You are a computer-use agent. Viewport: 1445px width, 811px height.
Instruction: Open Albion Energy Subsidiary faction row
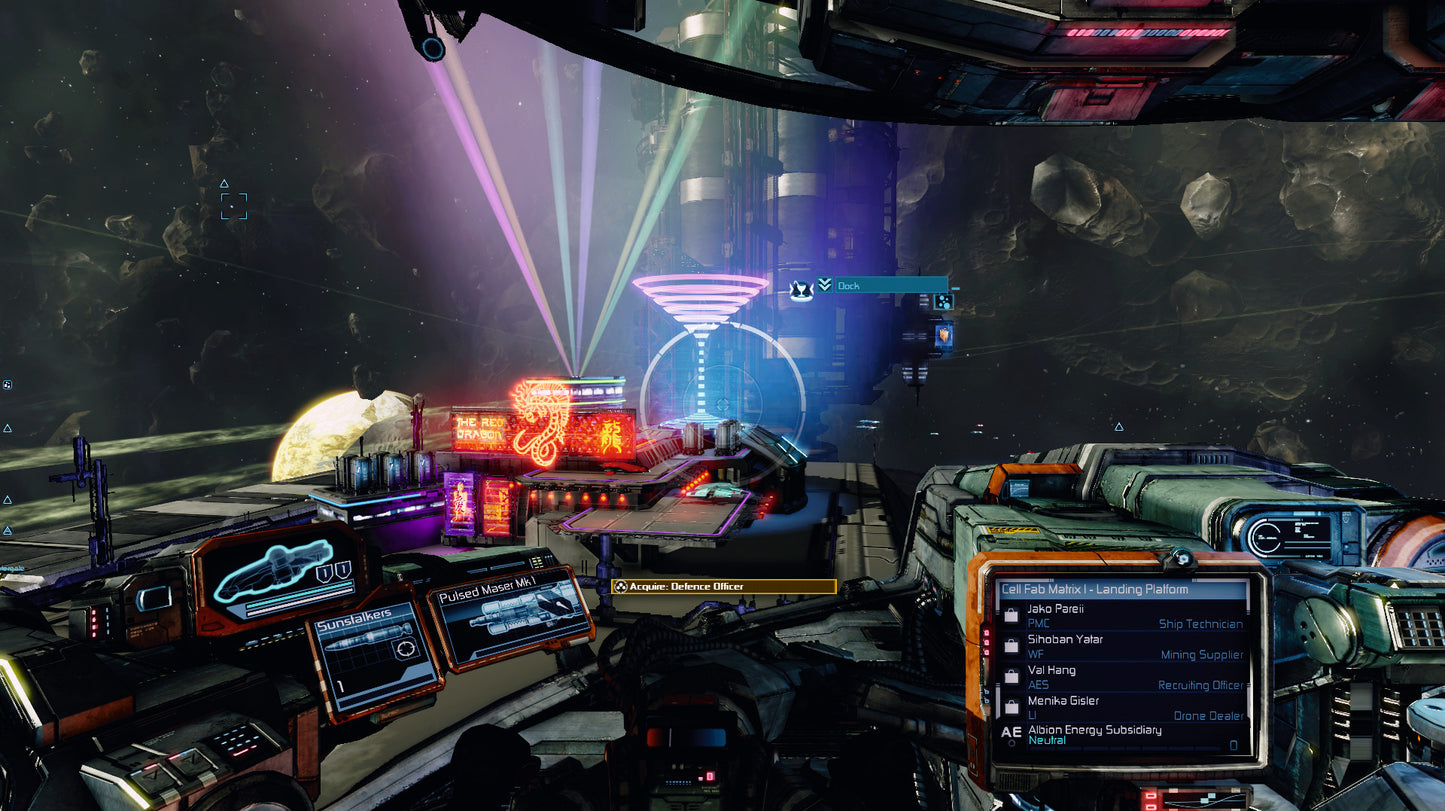(x=1124, y=735)
